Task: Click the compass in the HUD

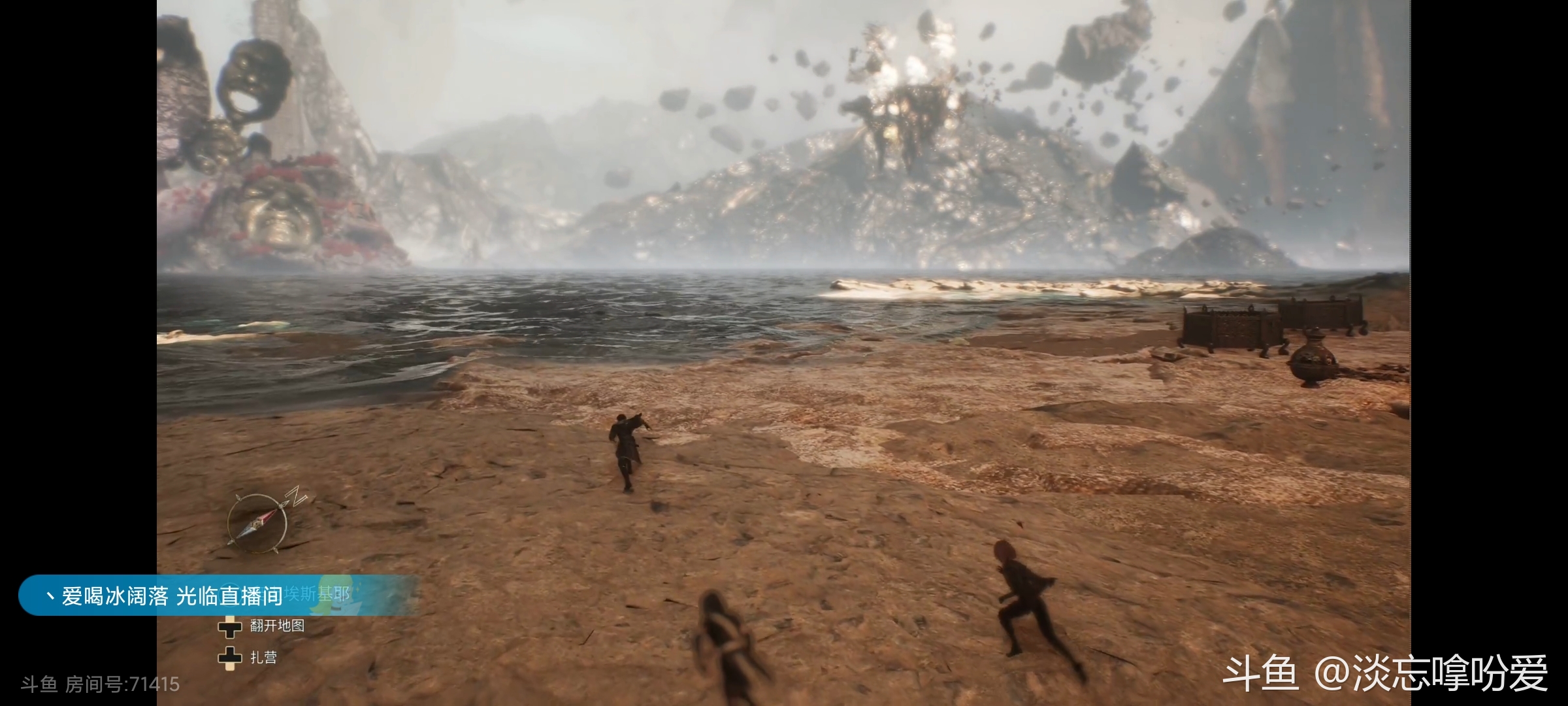Action: (259, 523)
